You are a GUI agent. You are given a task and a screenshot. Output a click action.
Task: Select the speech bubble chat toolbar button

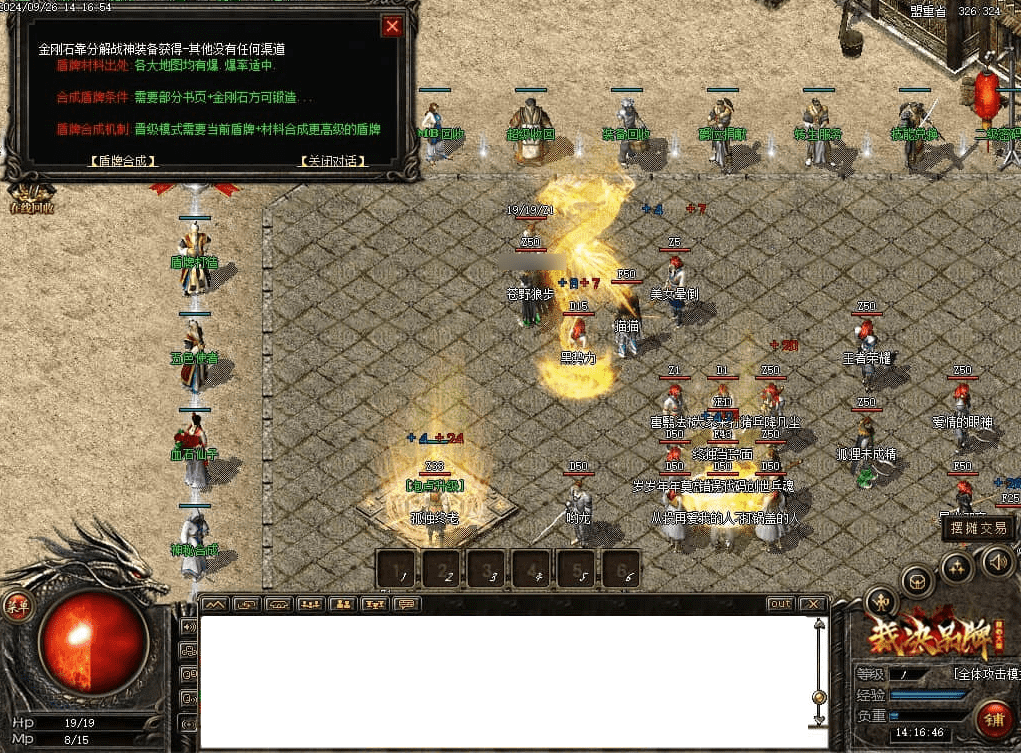click(405, 604)
